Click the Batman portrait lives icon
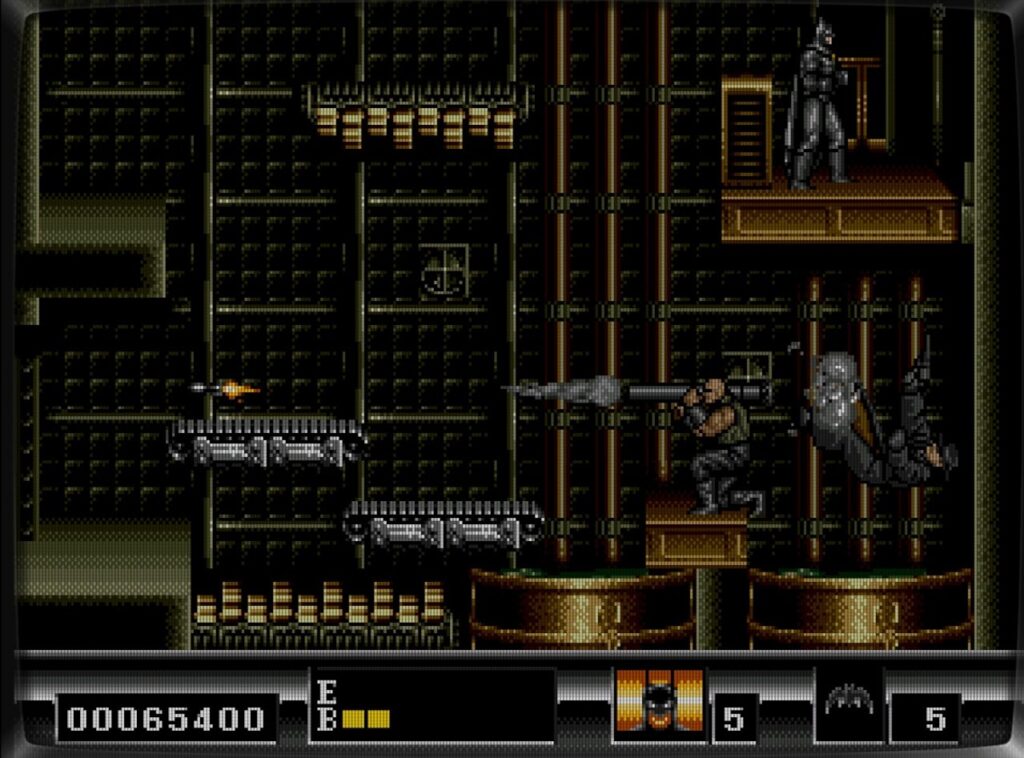 [x=659, y=705]
